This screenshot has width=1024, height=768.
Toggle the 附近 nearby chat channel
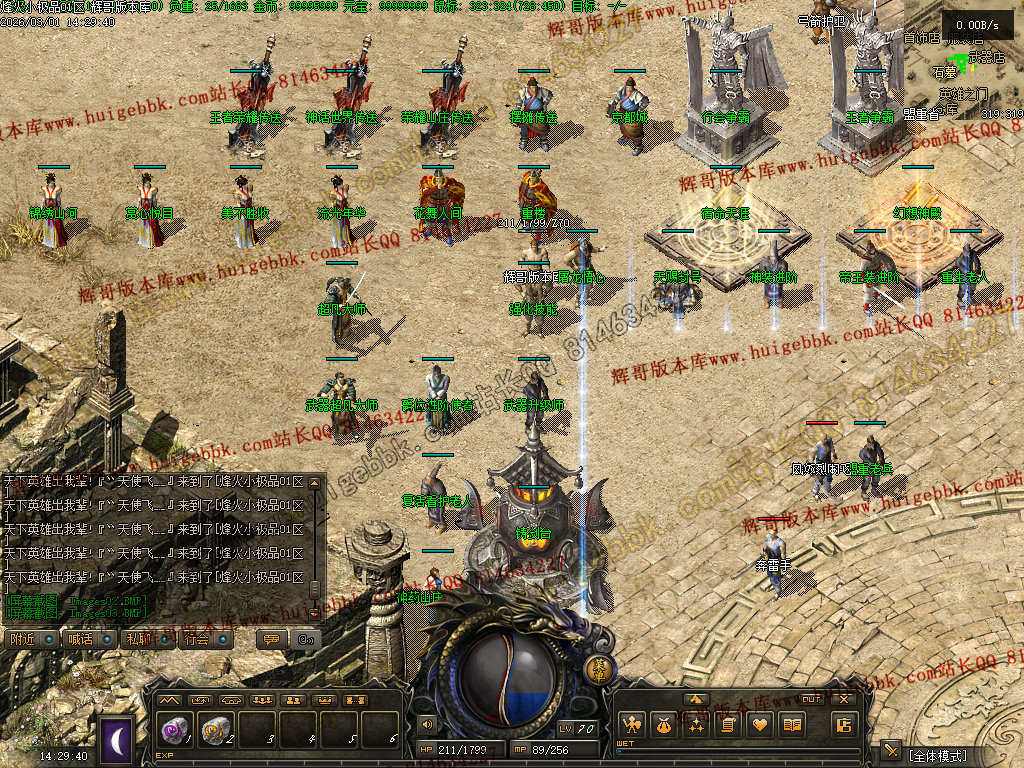click(x=32, y=639)
